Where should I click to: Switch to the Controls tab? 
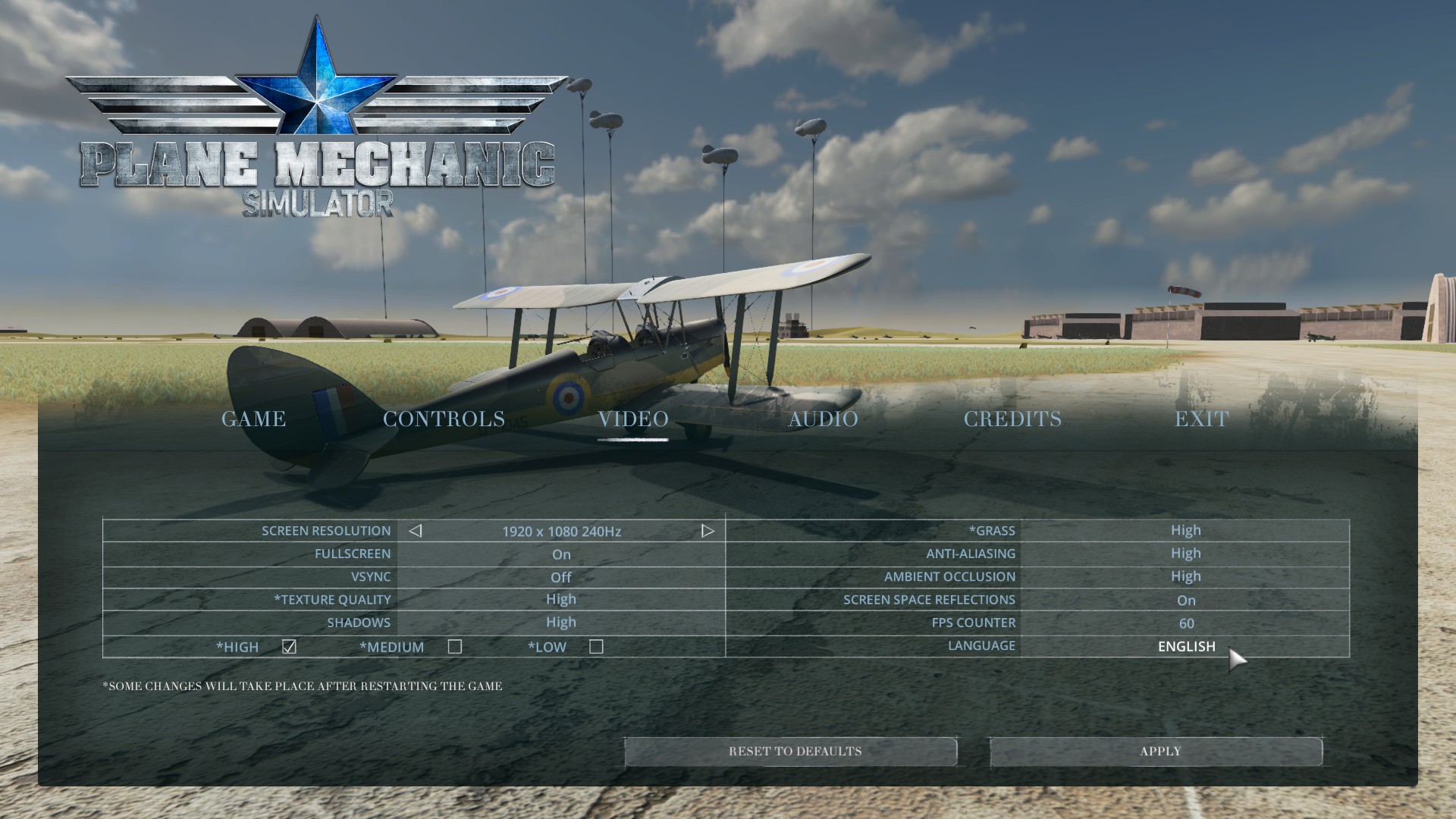[444, 419]
